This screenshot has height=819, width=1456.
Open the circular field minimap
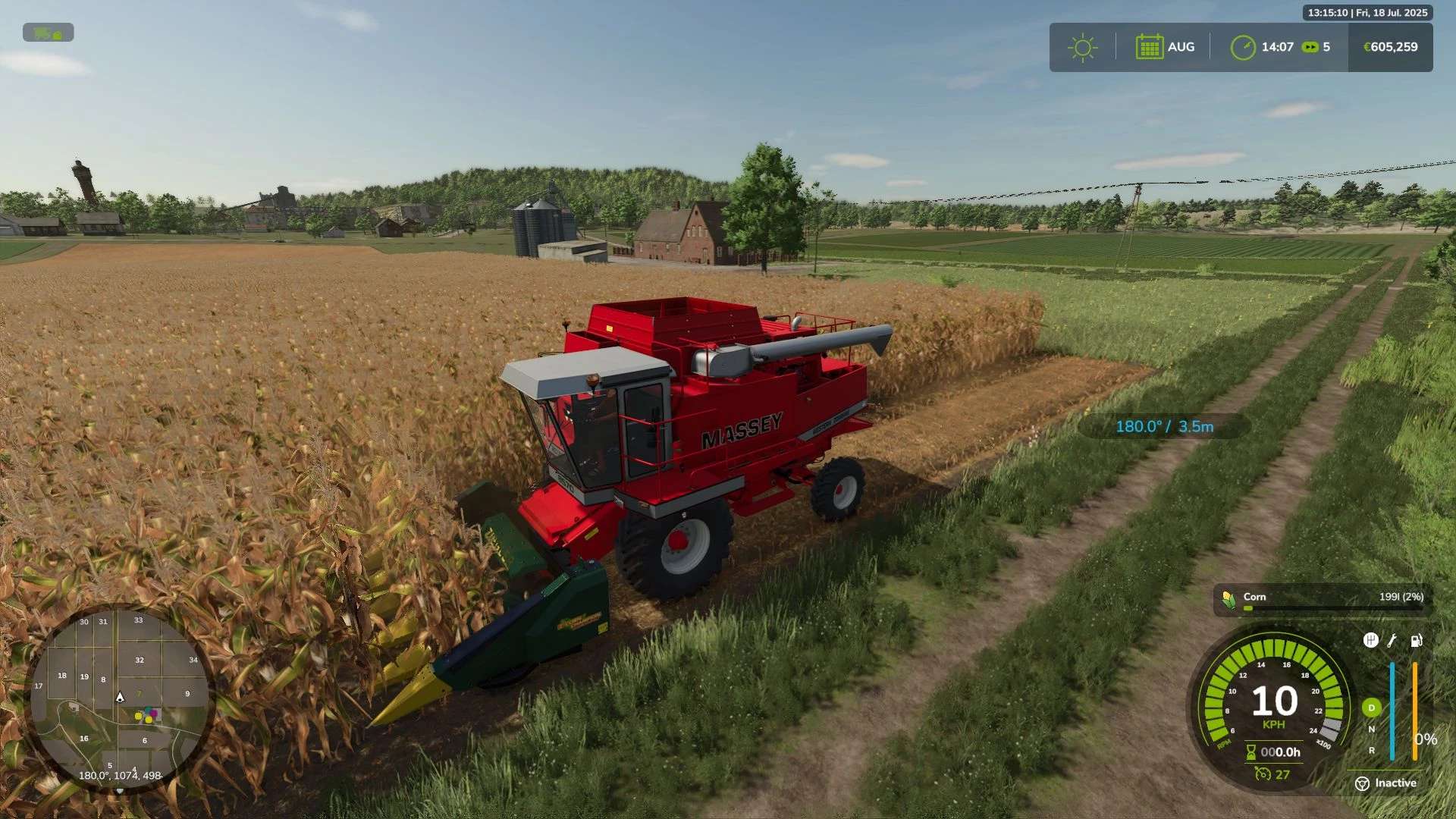coord(120,699)
